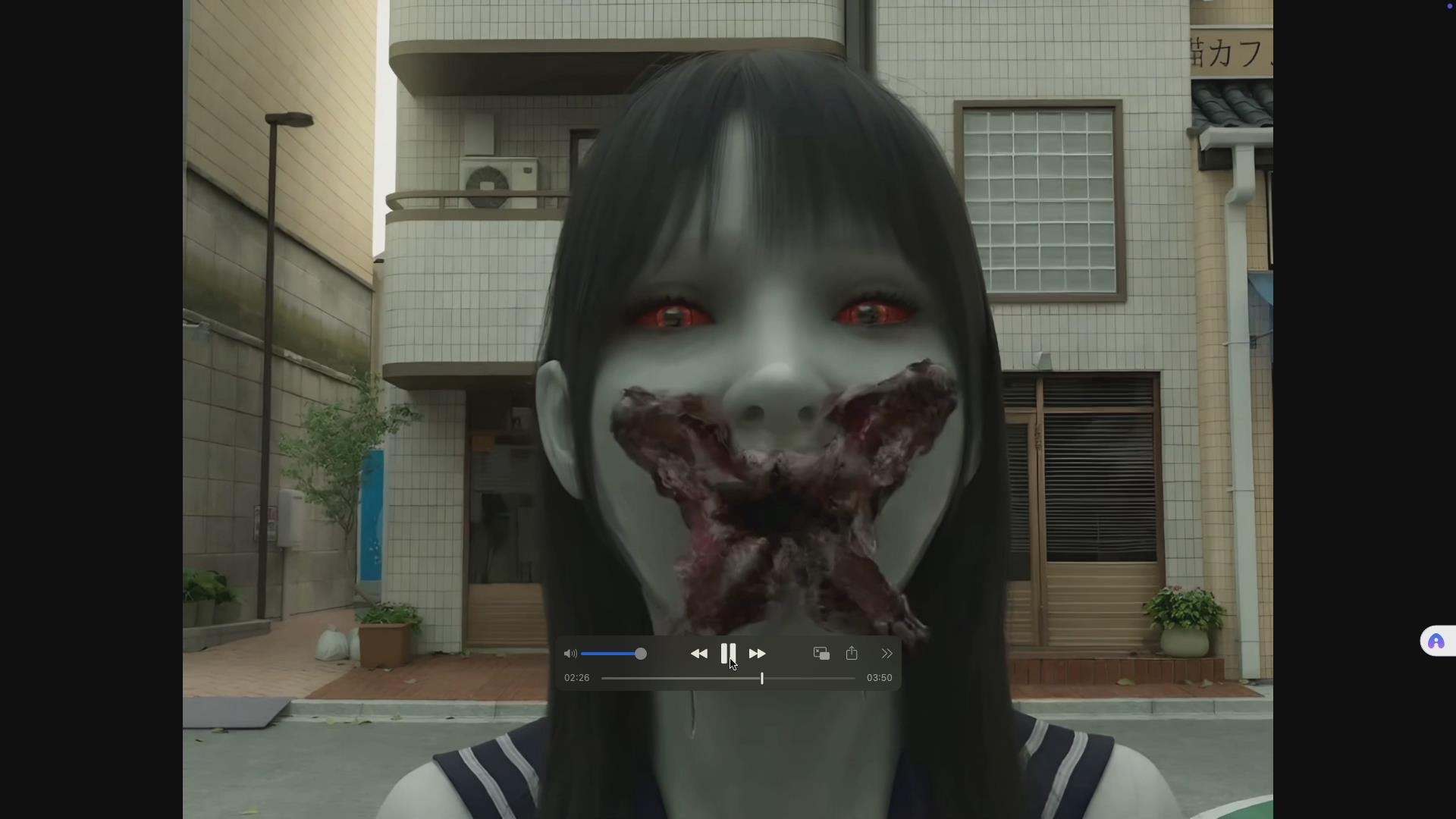1456x819 pixels.
Task: Toggle the picture-in-picture overlay
Action: (820, 653)
